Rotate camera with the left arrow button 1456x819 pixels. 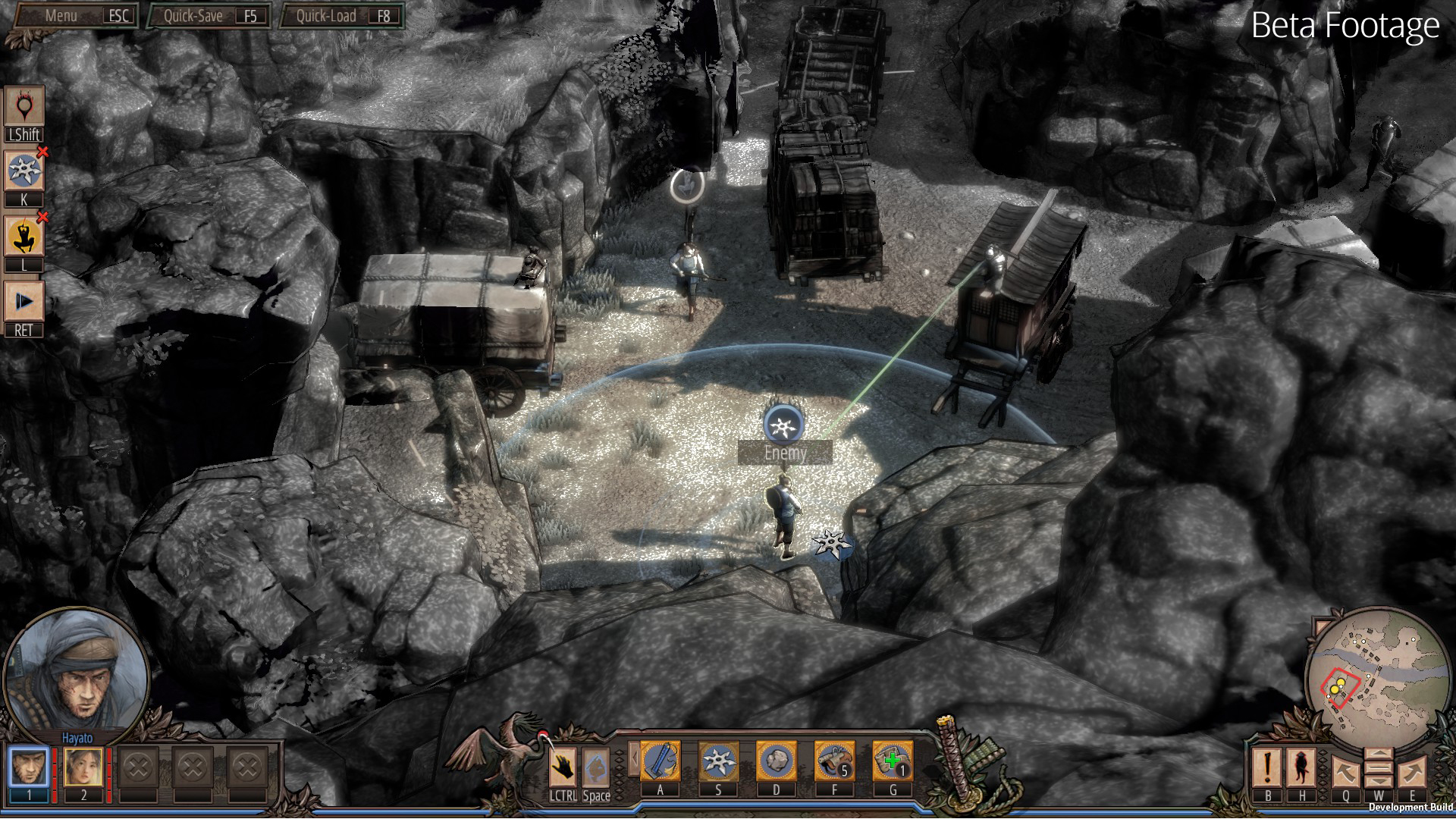pos(1346,772)
